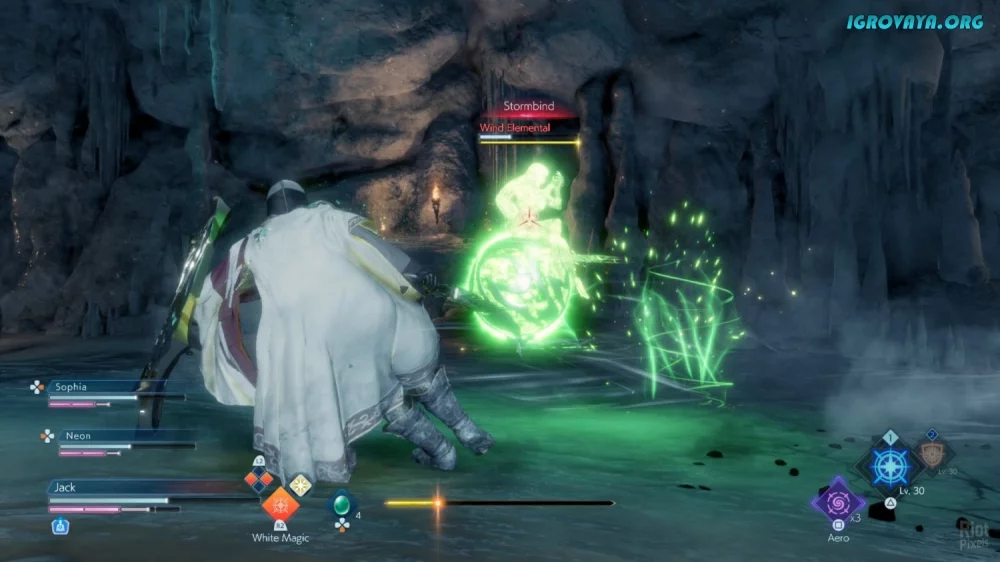Click the orange and blue diamond command grid
The height and width of the screenshot is (562, 1000).
point(260,480)
